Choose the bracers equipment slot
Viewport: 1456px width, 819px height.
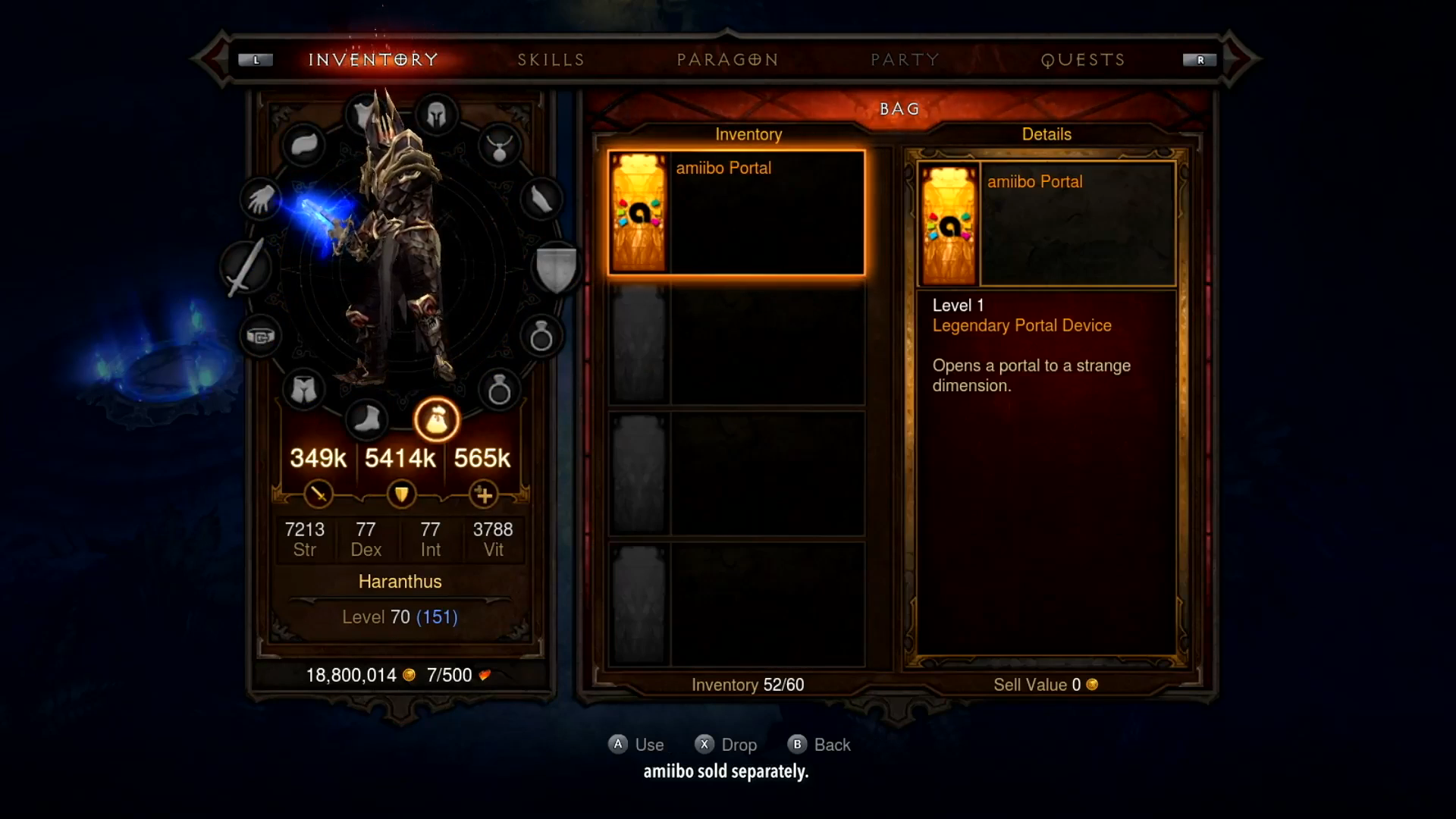tap(541, 200)
